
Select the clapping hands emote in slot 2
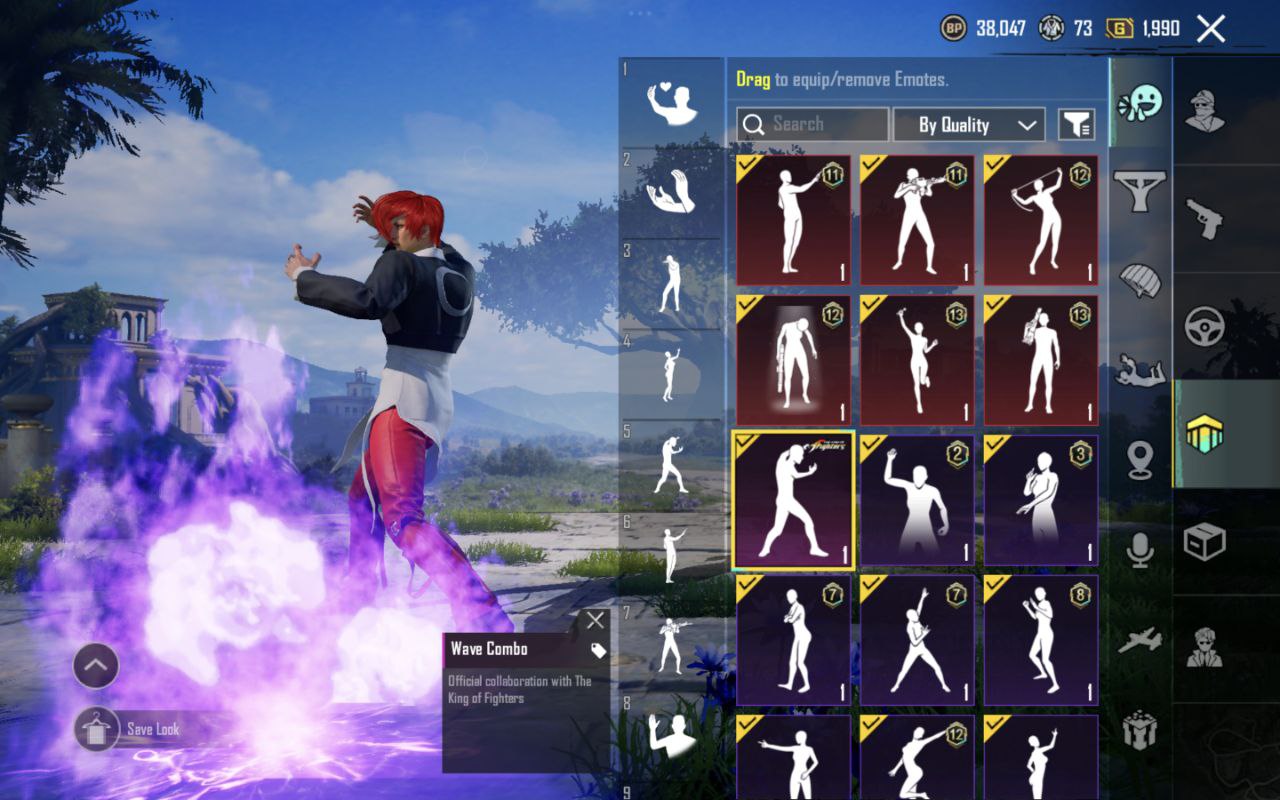pyautogui.click(x=672, y=192)
